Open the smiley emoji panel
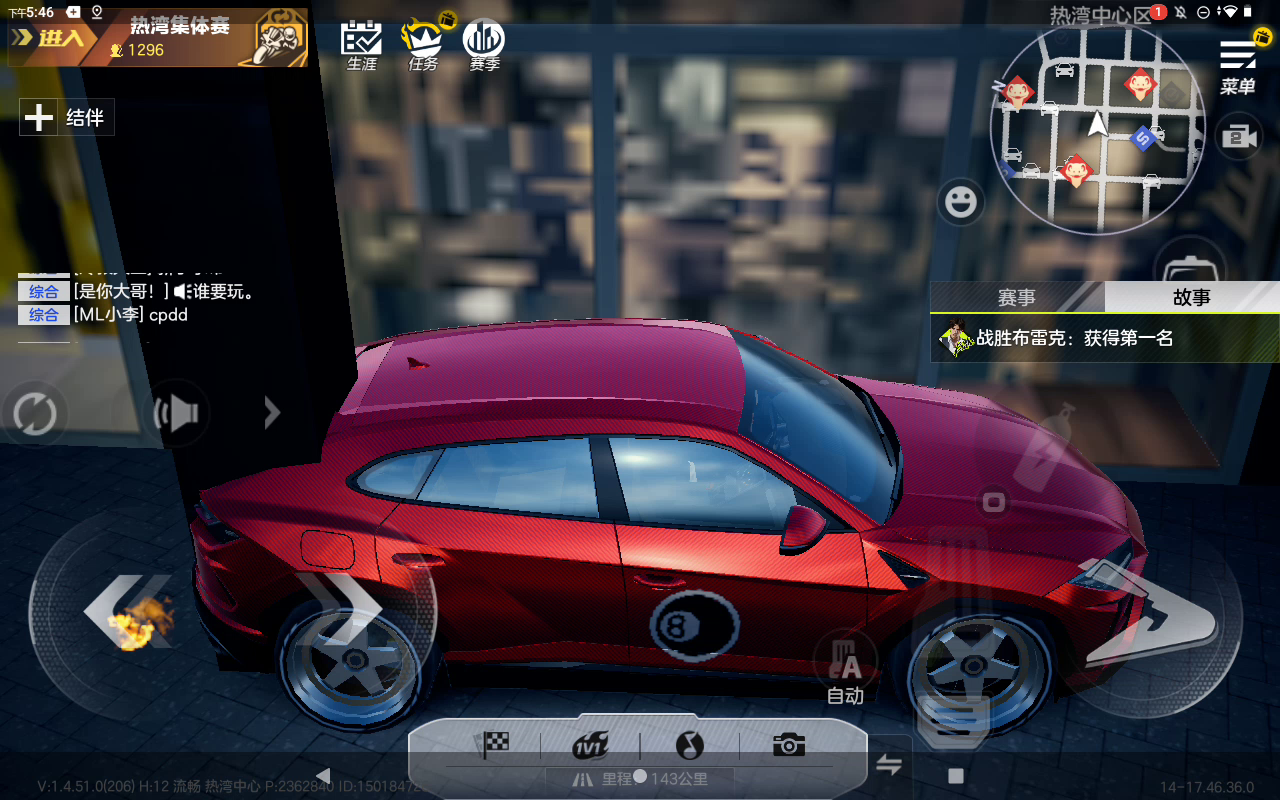Screen dimensions: 1280x800 pyautogui.click(x=961, y=203)
